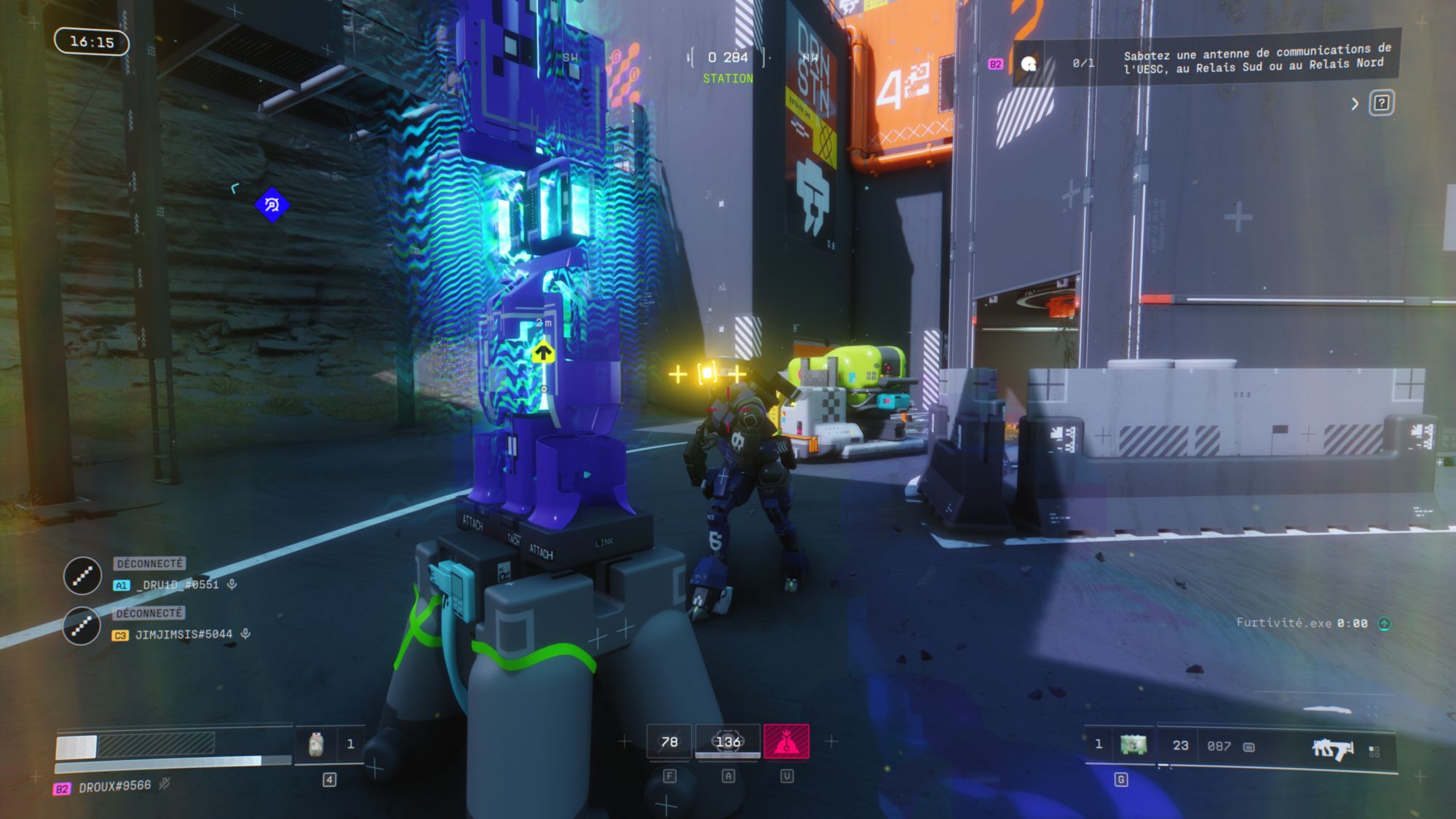
Task: Select the consumable item slot with count 1
Action: click(329, 744)
